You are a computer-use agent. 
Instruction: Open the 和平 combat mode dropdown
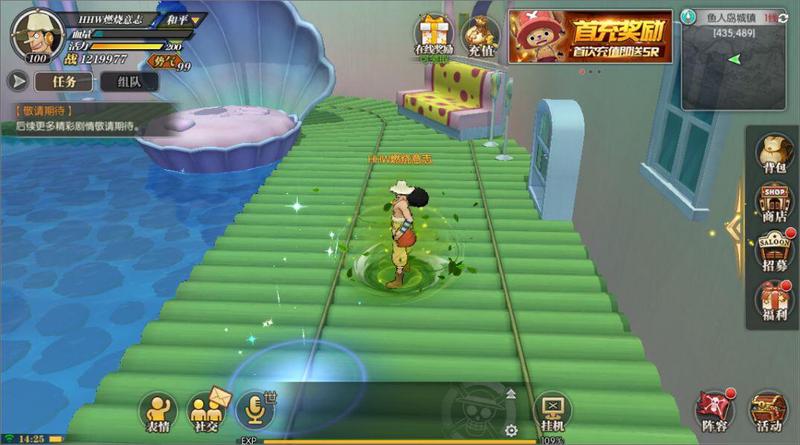(179, 19)
